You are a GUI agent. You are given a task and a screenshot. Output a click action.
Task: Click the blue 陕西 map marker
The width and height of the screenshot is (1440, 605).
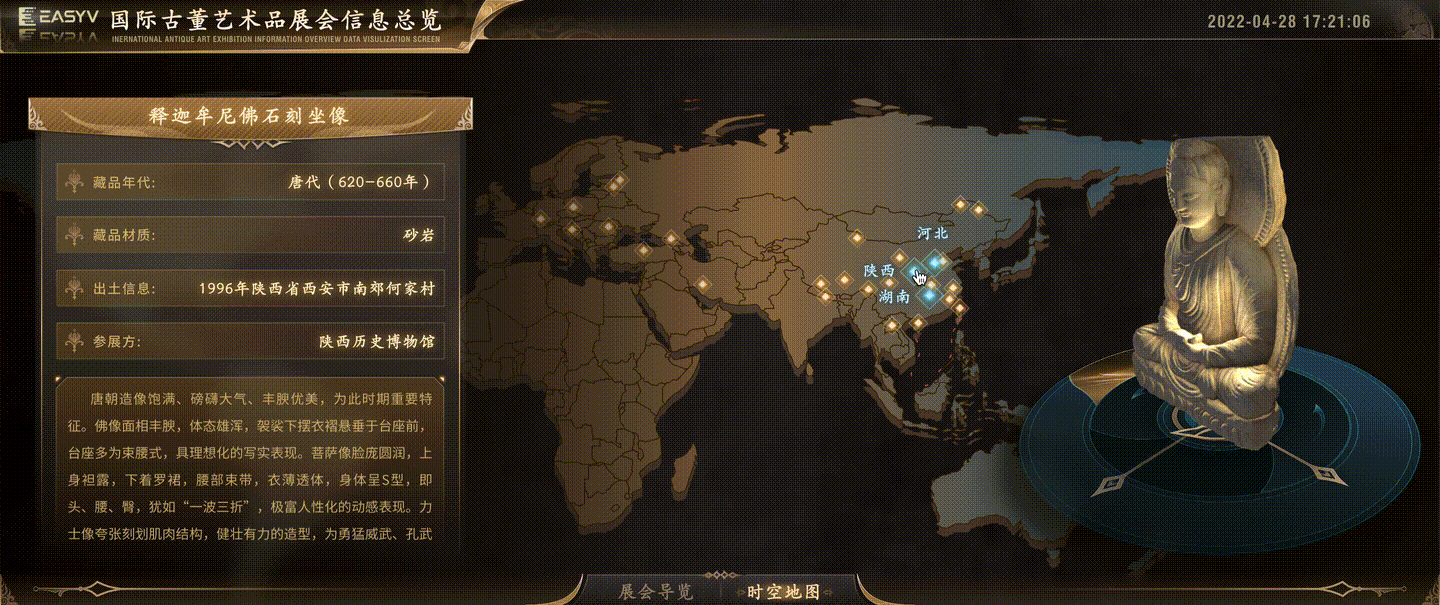[915, 270]
